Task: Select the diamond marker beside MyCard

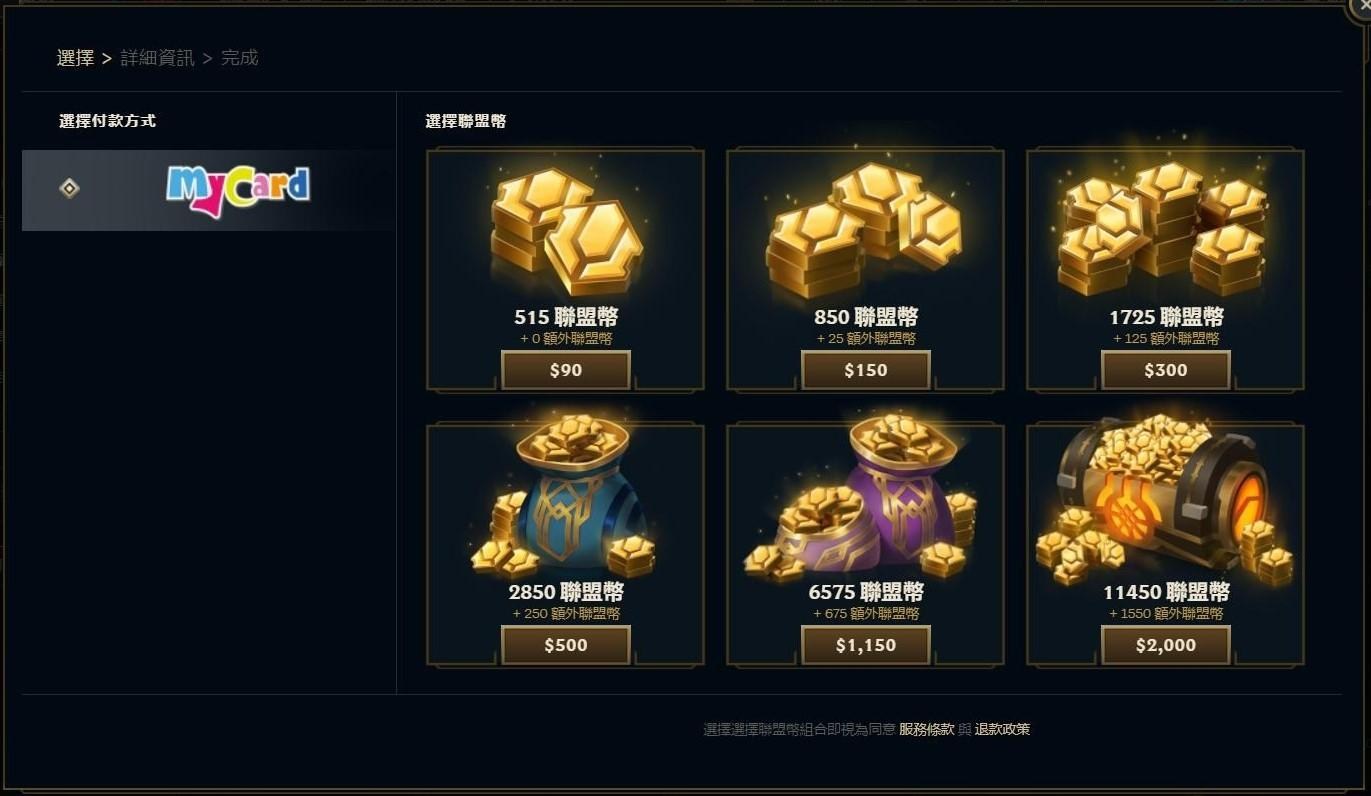Action: point(69,189)
